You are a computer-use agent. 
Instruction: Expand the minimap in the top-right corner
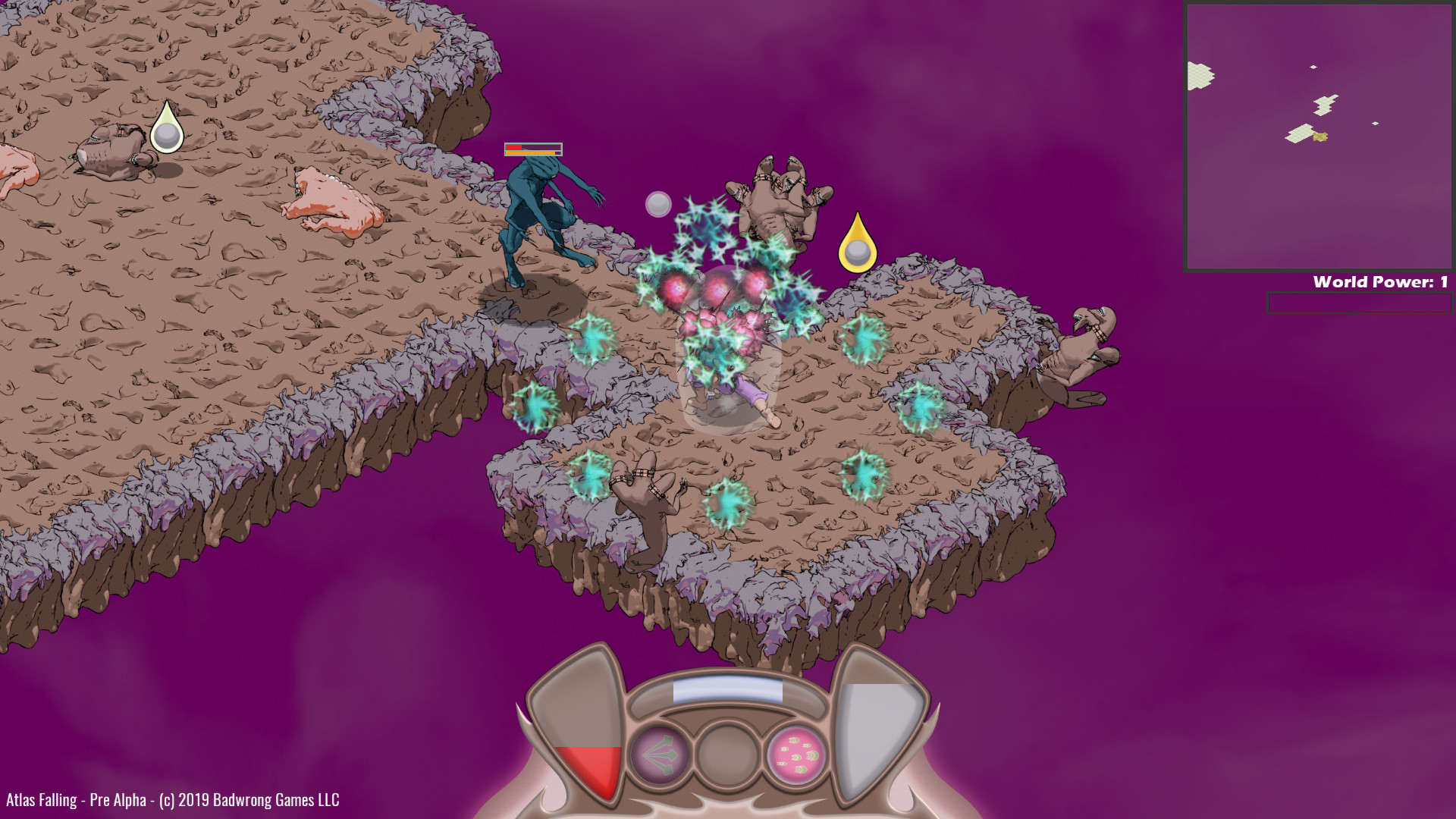click(x=1316, y=136)
